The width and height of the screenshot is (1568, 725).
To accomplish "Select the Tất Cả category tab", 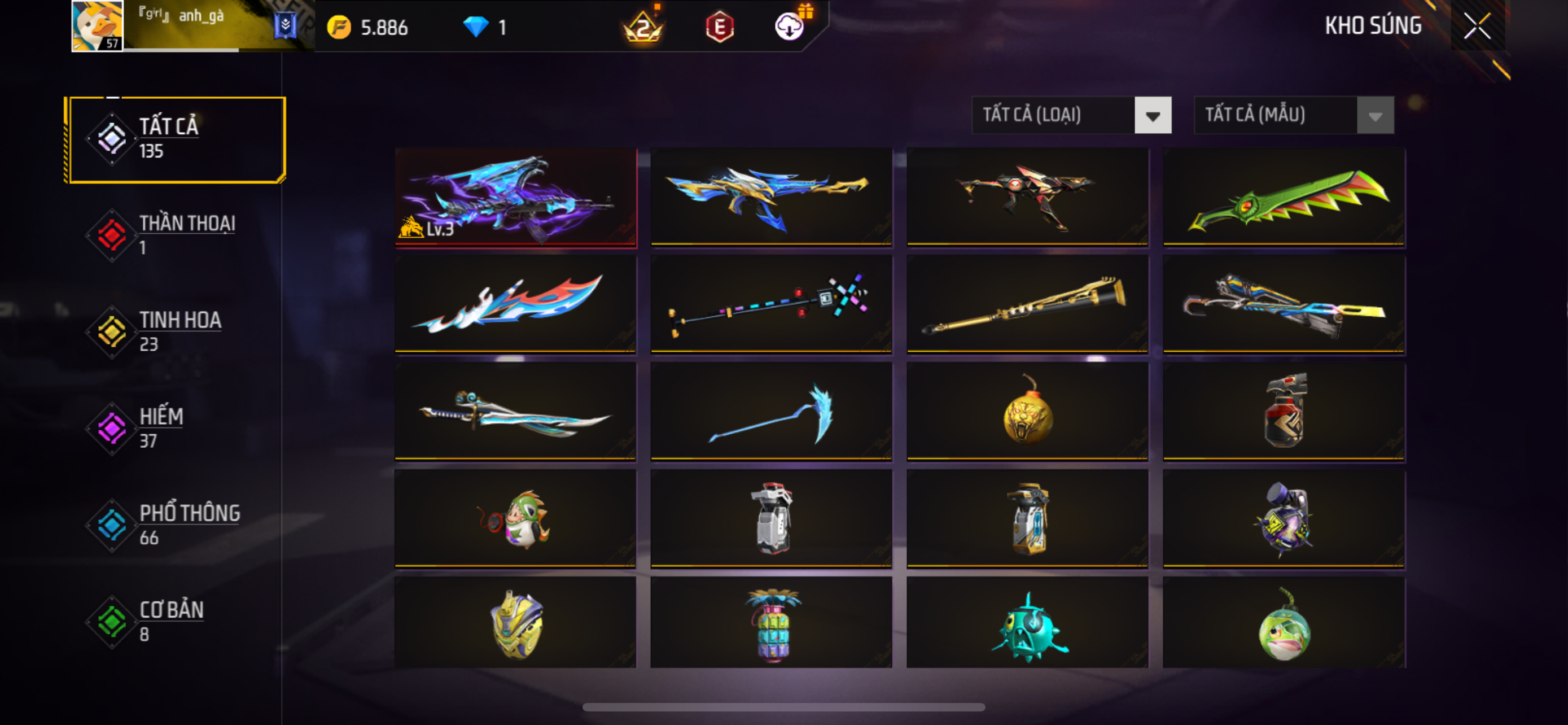I will tap(176, 139).
